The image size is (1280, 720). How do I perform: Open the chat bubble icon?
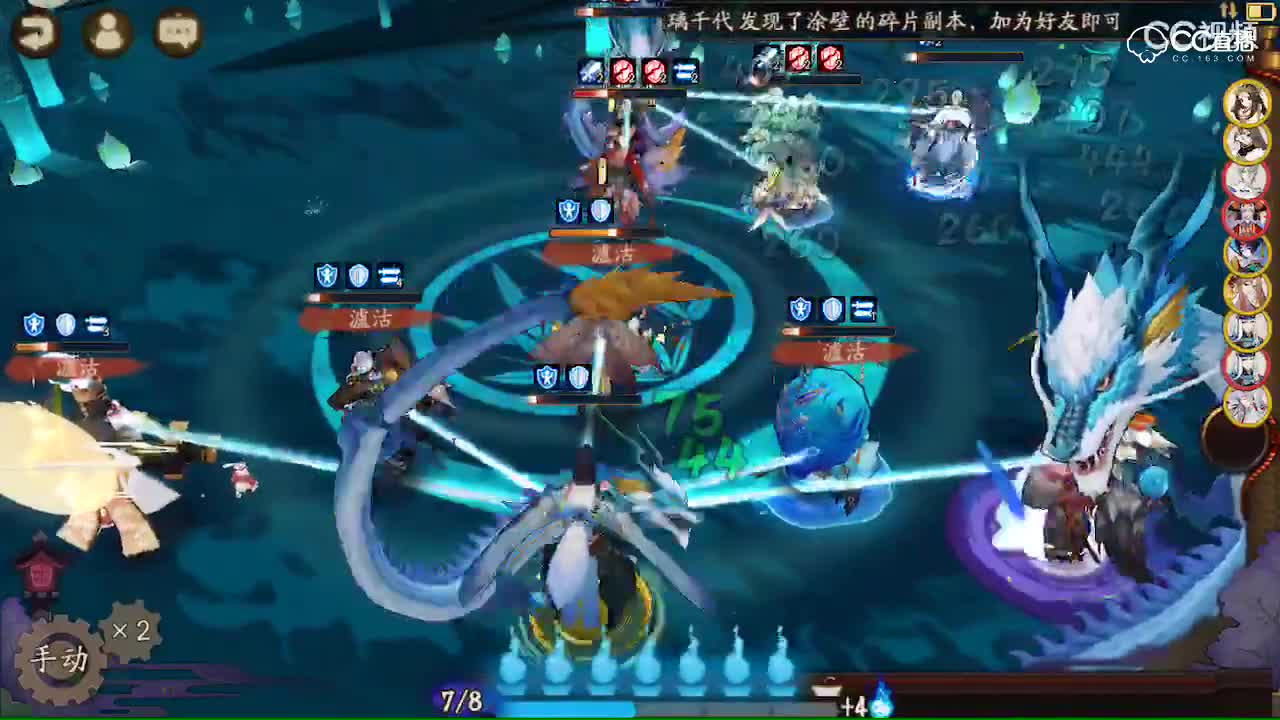pyautogui.click(x=176, y=33)
